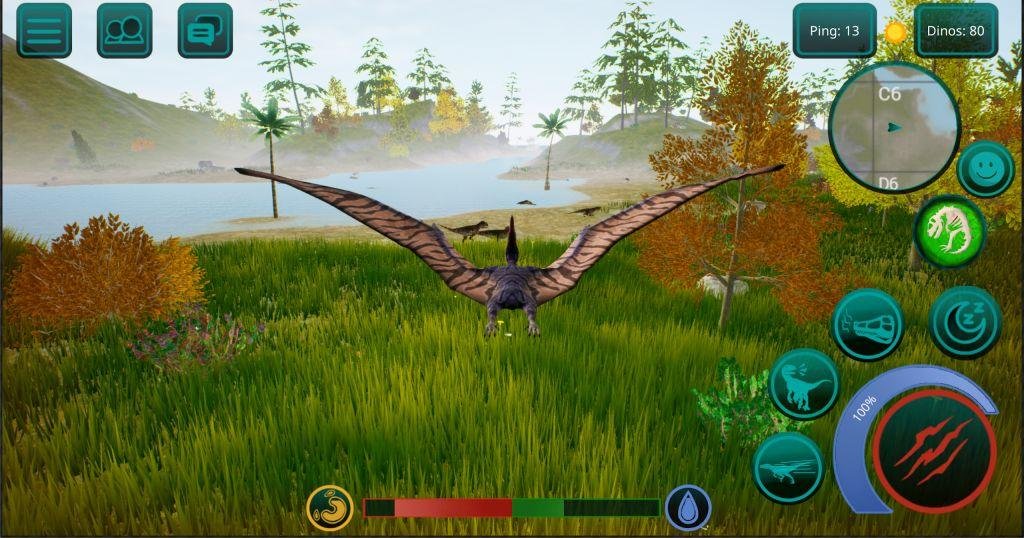
Task: Tap the Ping display button
Action: pyautogui.click(x=834, y=31)
